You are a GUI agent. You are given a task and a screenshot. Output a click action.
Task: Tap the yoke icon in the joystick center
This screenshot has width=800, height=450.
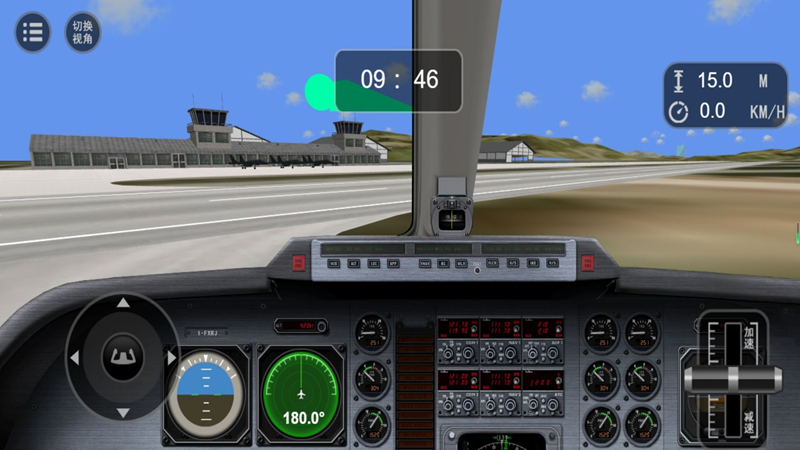(123, 356)
